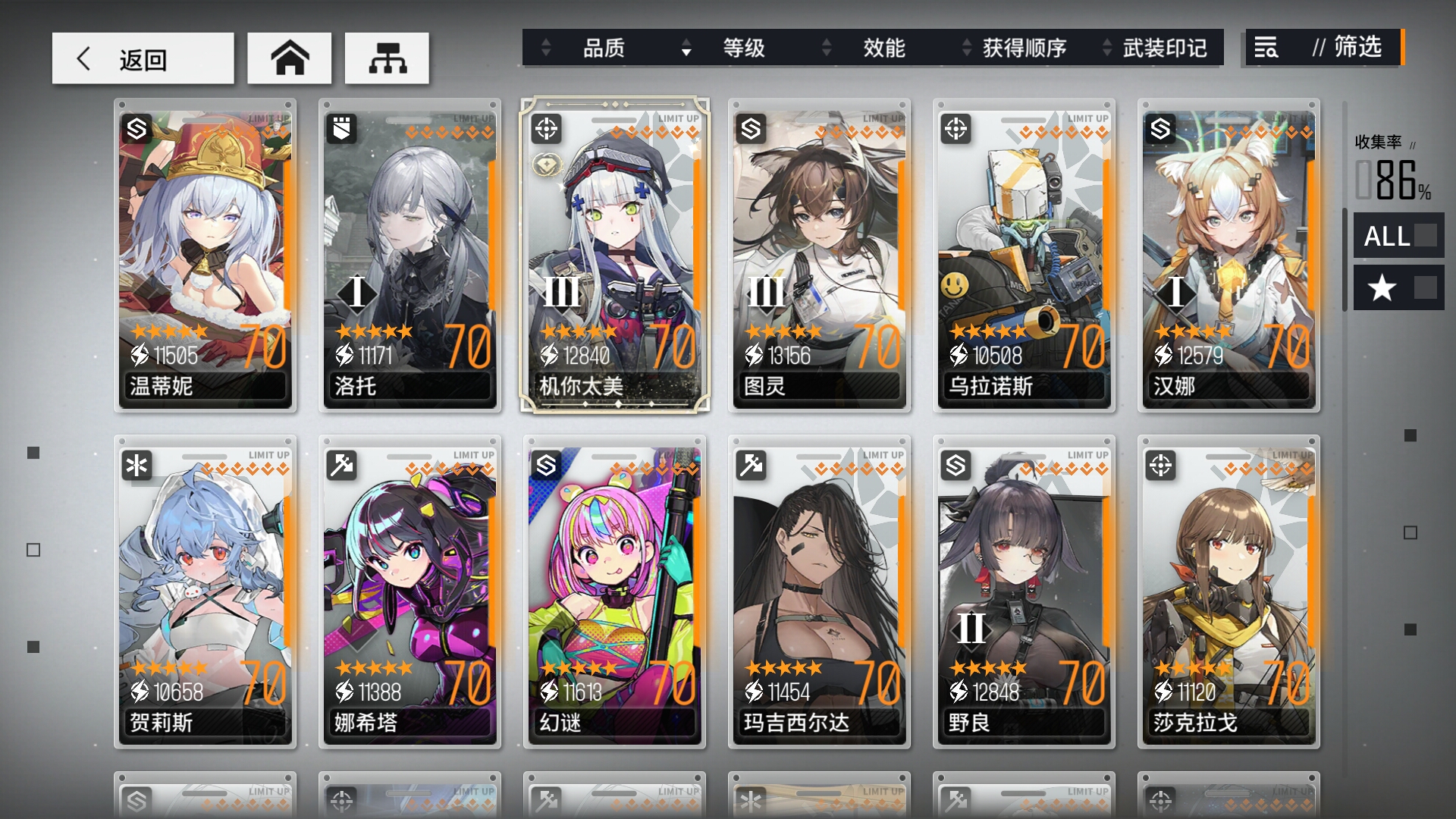Pick the 乌拉诺斯 character card

click(x=1024, y=256)
